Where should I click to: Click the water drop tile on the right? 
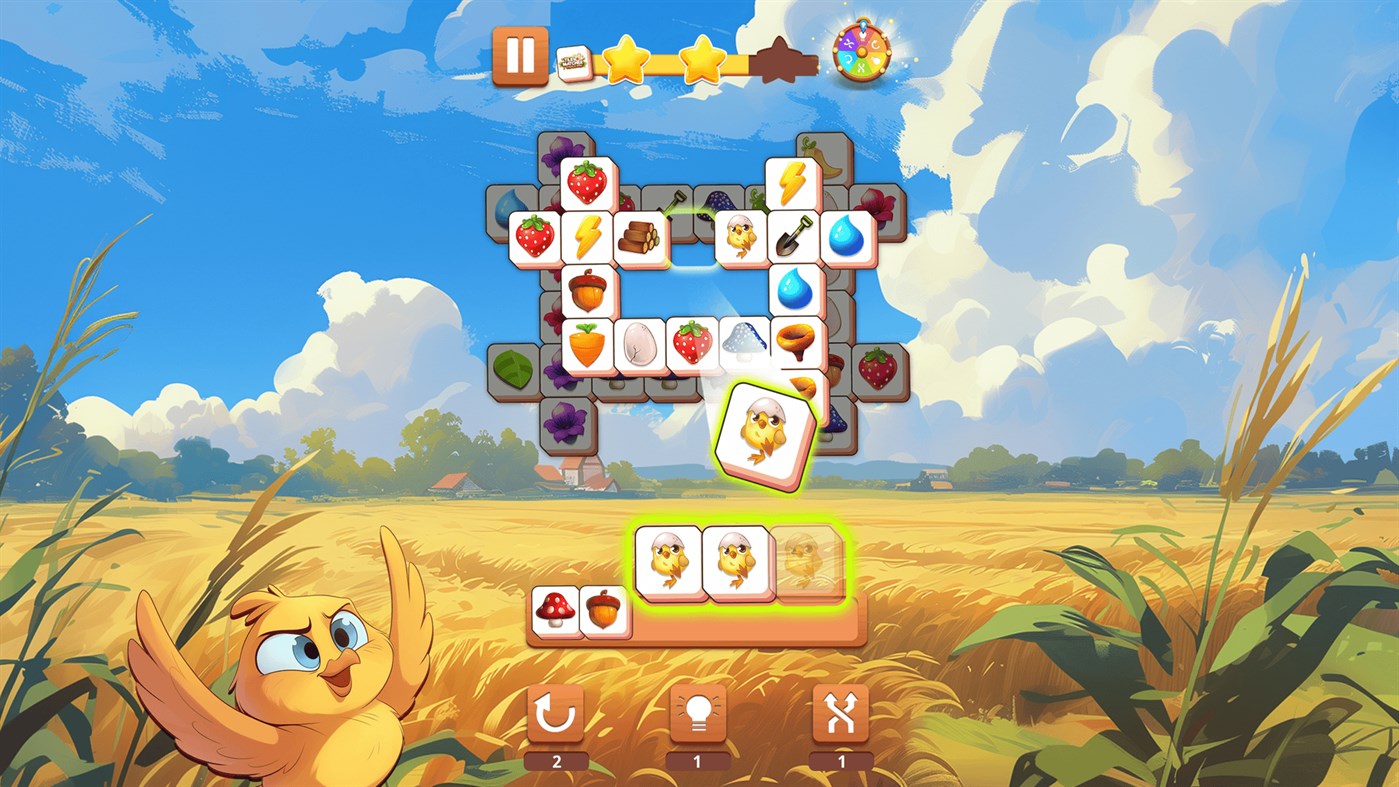pos(847,237)
